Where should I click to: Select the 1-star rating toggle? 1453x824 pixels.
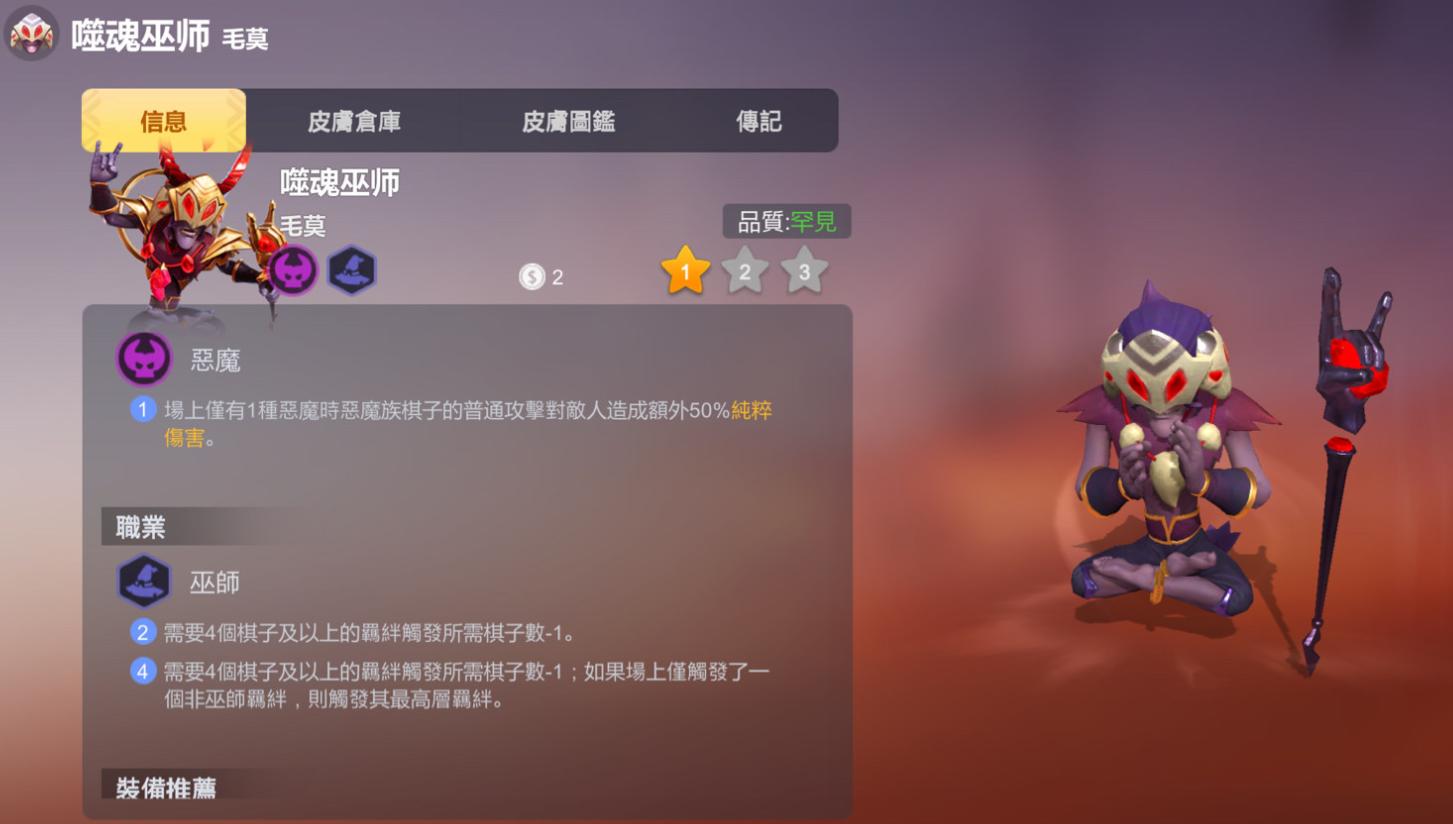[687, 270]
